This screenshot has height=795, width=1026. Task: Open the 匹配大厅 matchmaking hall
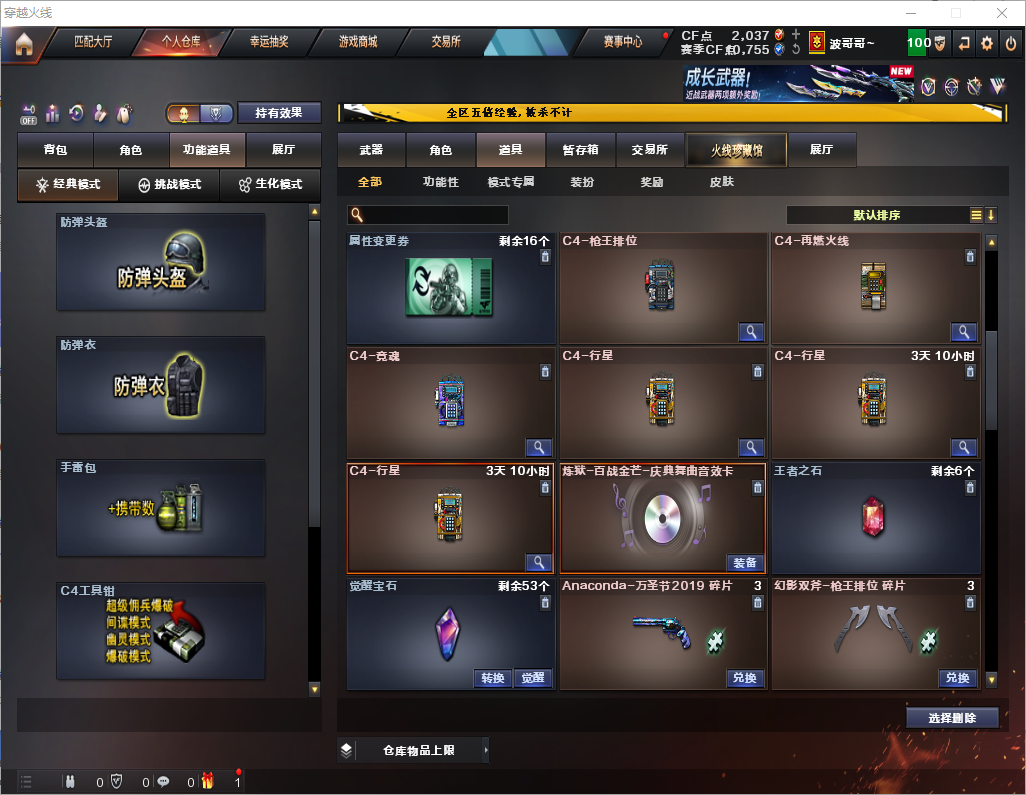click(93, 42)
